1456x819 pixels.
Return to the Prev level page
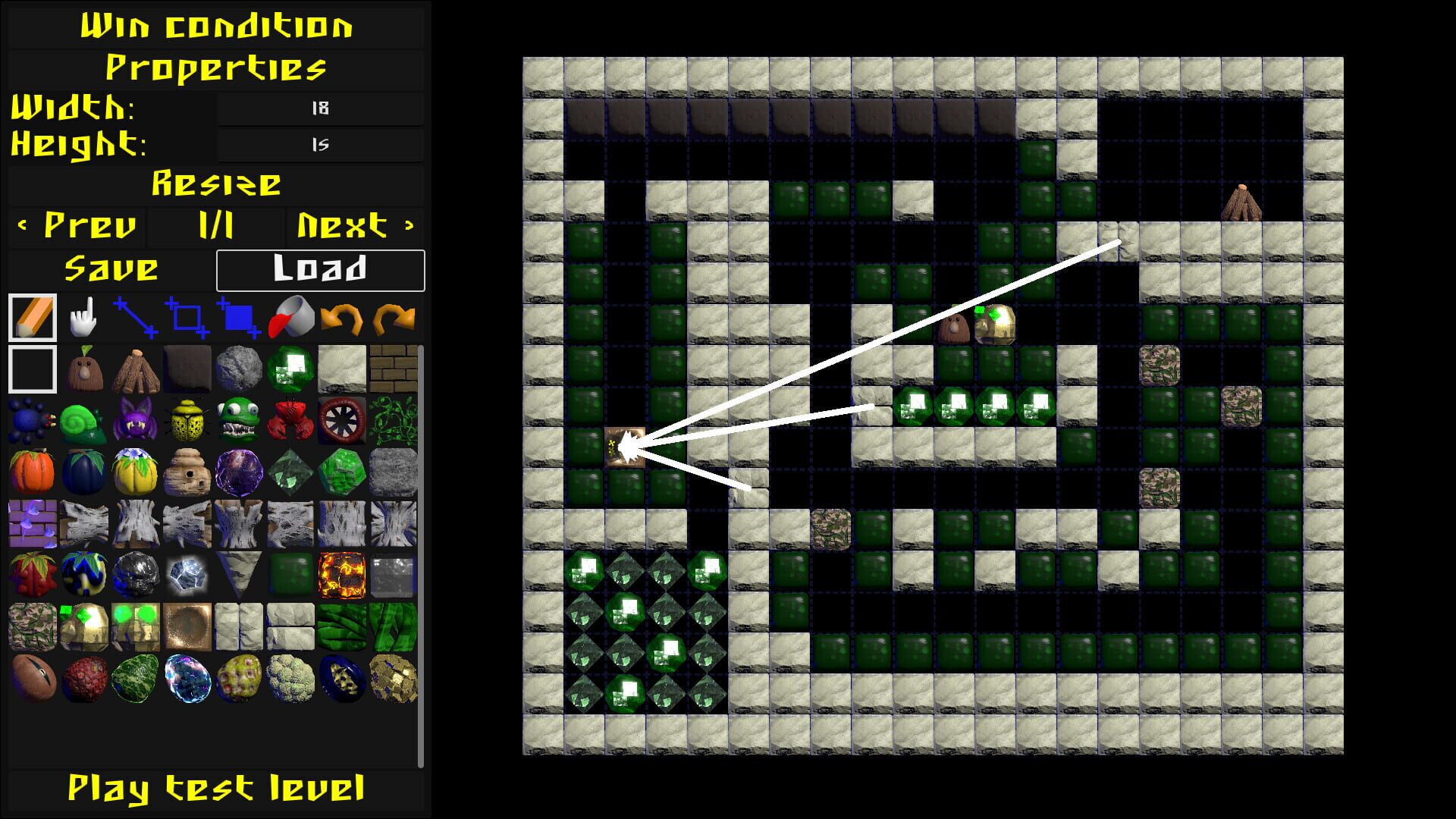pos(76,224)
